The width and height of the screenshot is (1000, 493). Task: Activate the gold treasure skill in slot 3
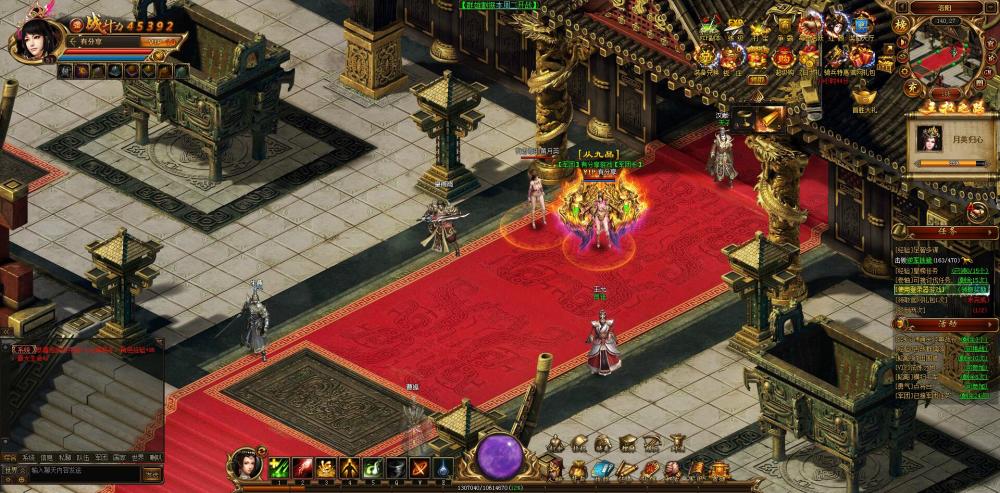[326, 467]
